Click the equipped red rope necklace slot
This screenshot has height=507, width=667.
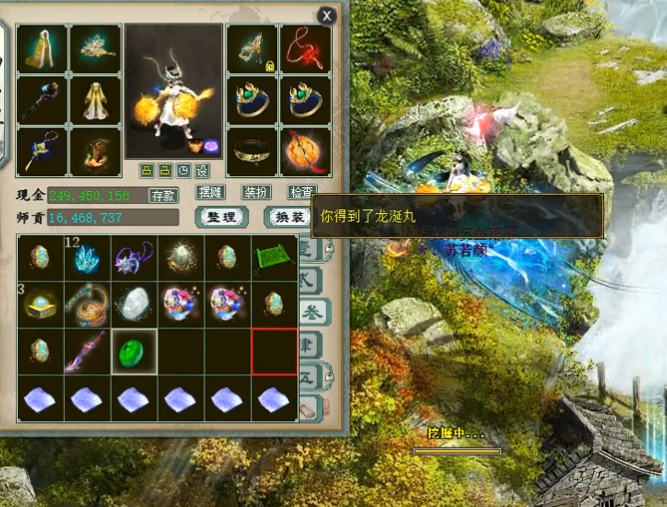coord(304,49)
